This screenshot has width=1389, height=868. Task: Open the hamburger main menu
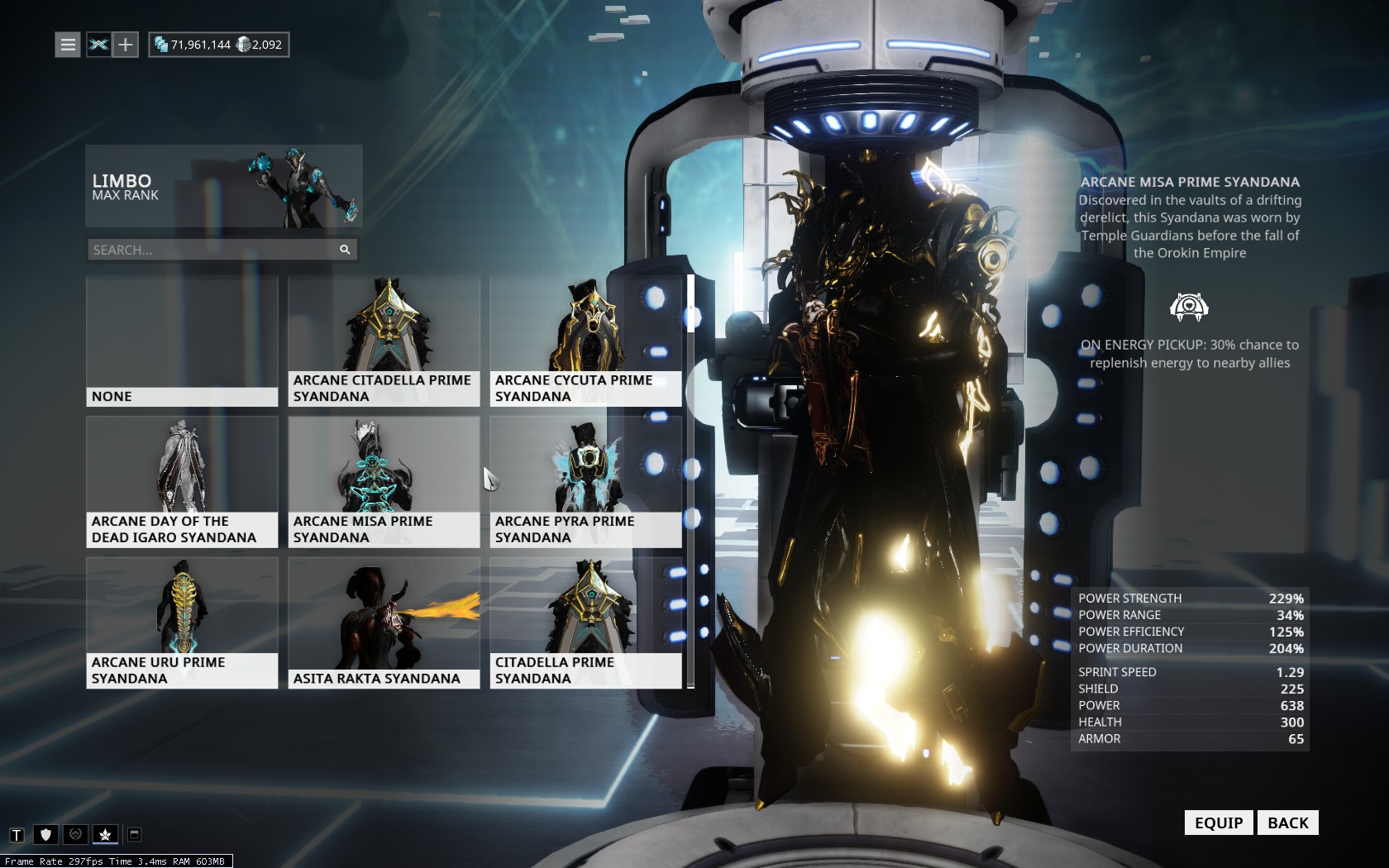(68, 45)
